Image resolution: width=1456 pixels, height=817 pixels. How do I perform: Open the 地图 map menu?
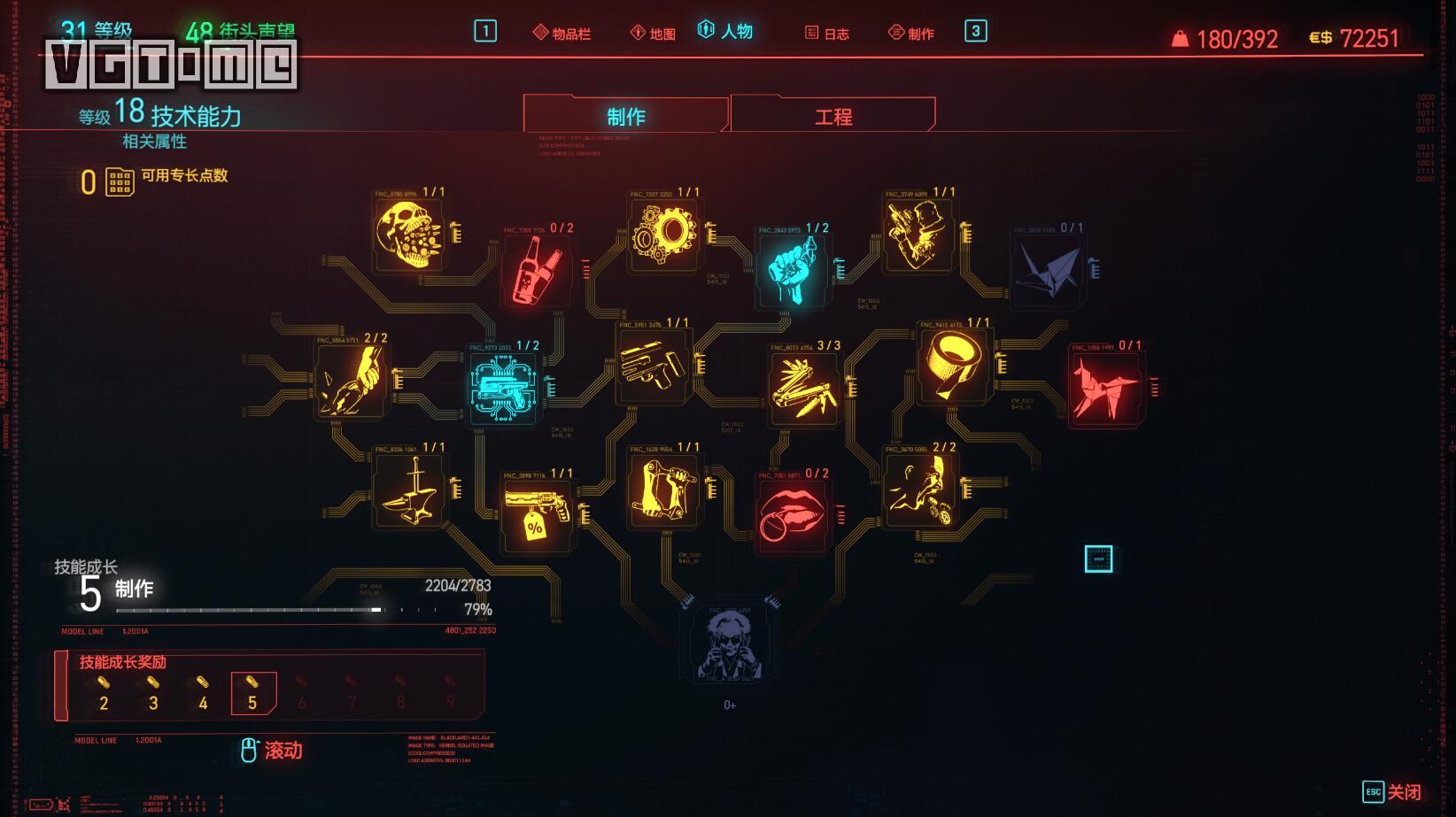pyautogui.click(x=654, y=34)
